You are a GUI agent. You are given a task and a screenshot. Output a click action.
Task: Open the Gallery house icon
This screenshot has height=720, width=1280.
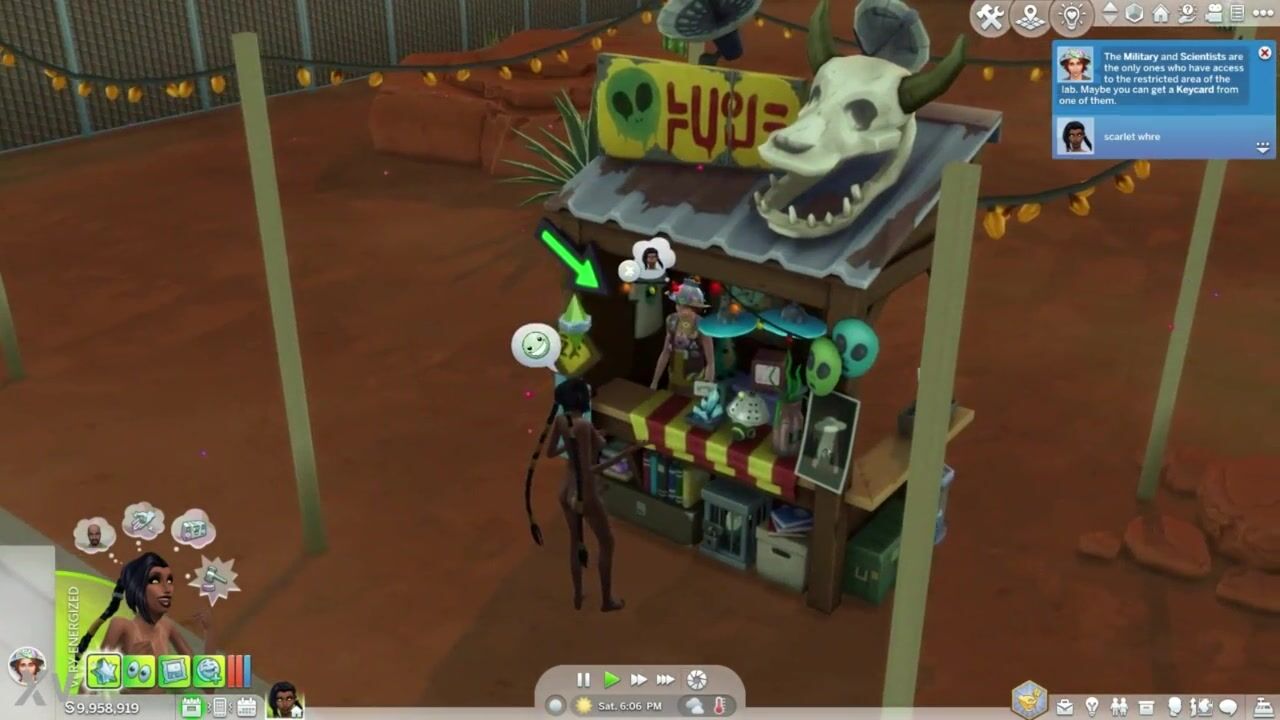1161,14
